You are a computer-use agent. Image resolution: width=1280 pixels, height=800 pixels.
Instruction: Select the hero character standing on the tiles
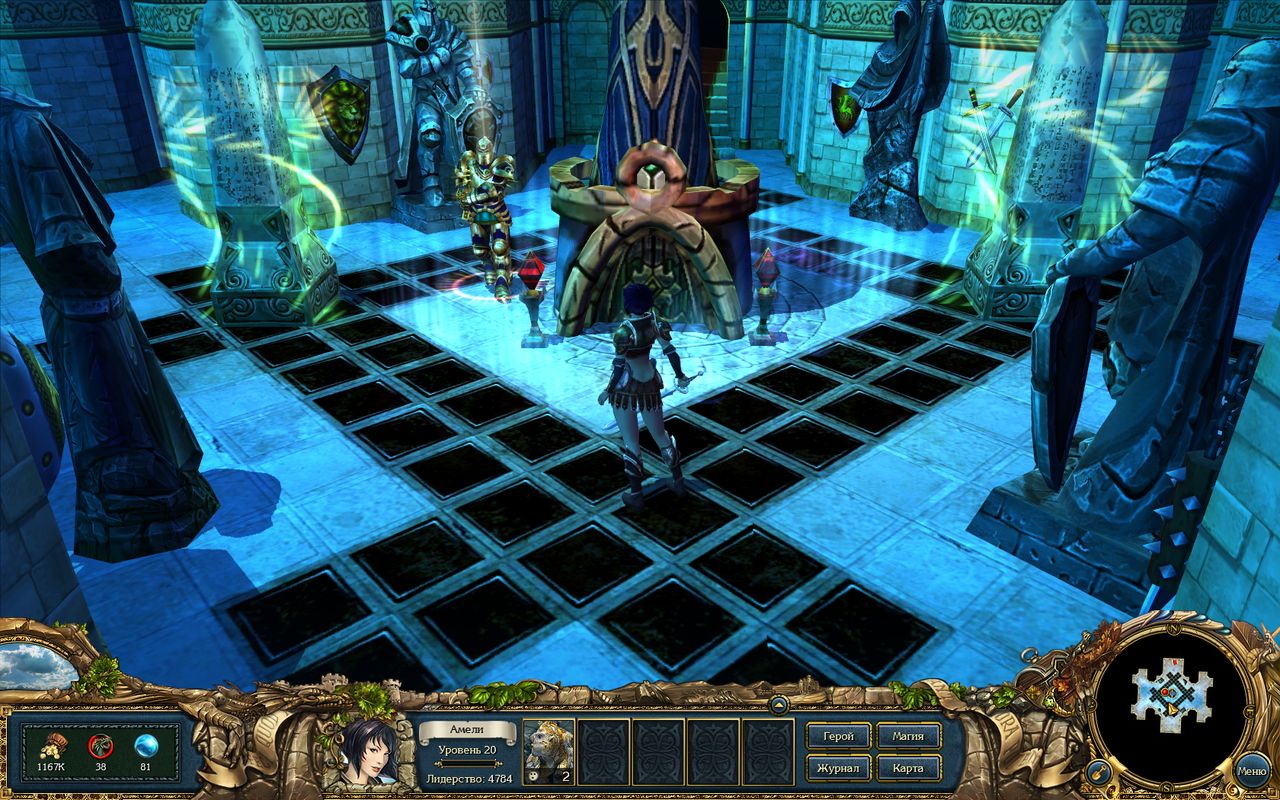[x=640, y=370]
